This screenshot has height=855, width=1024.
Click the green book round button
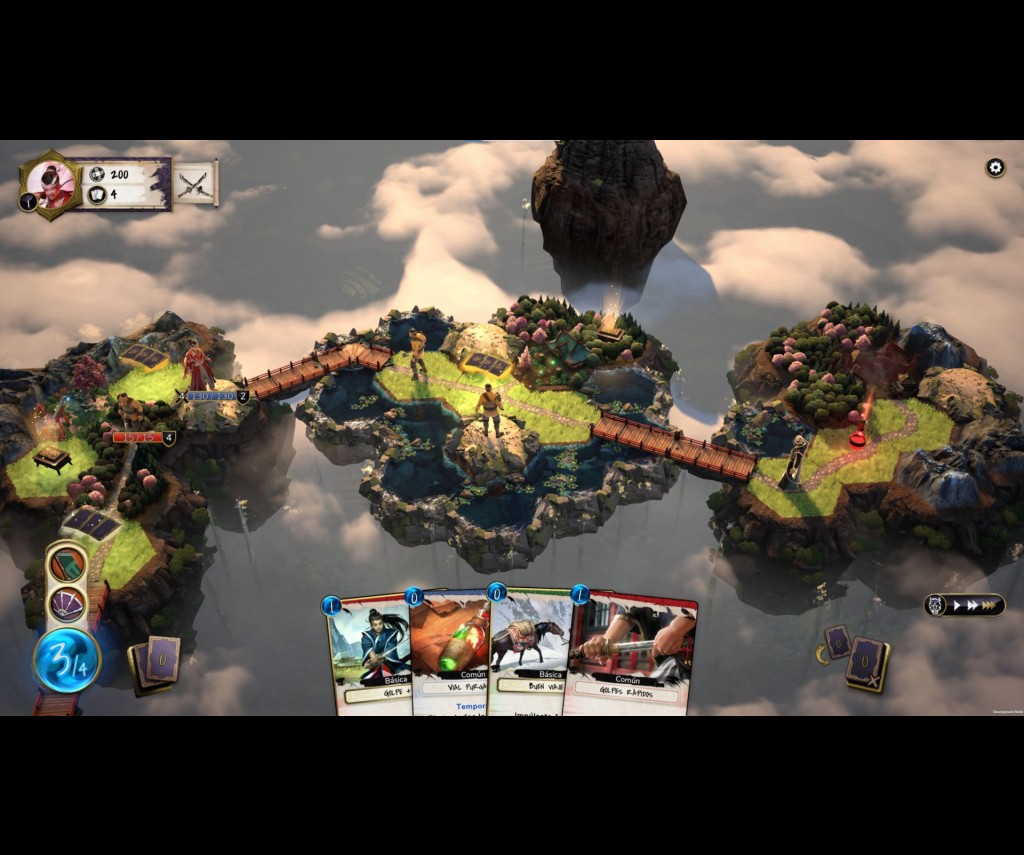coord(67,565)
